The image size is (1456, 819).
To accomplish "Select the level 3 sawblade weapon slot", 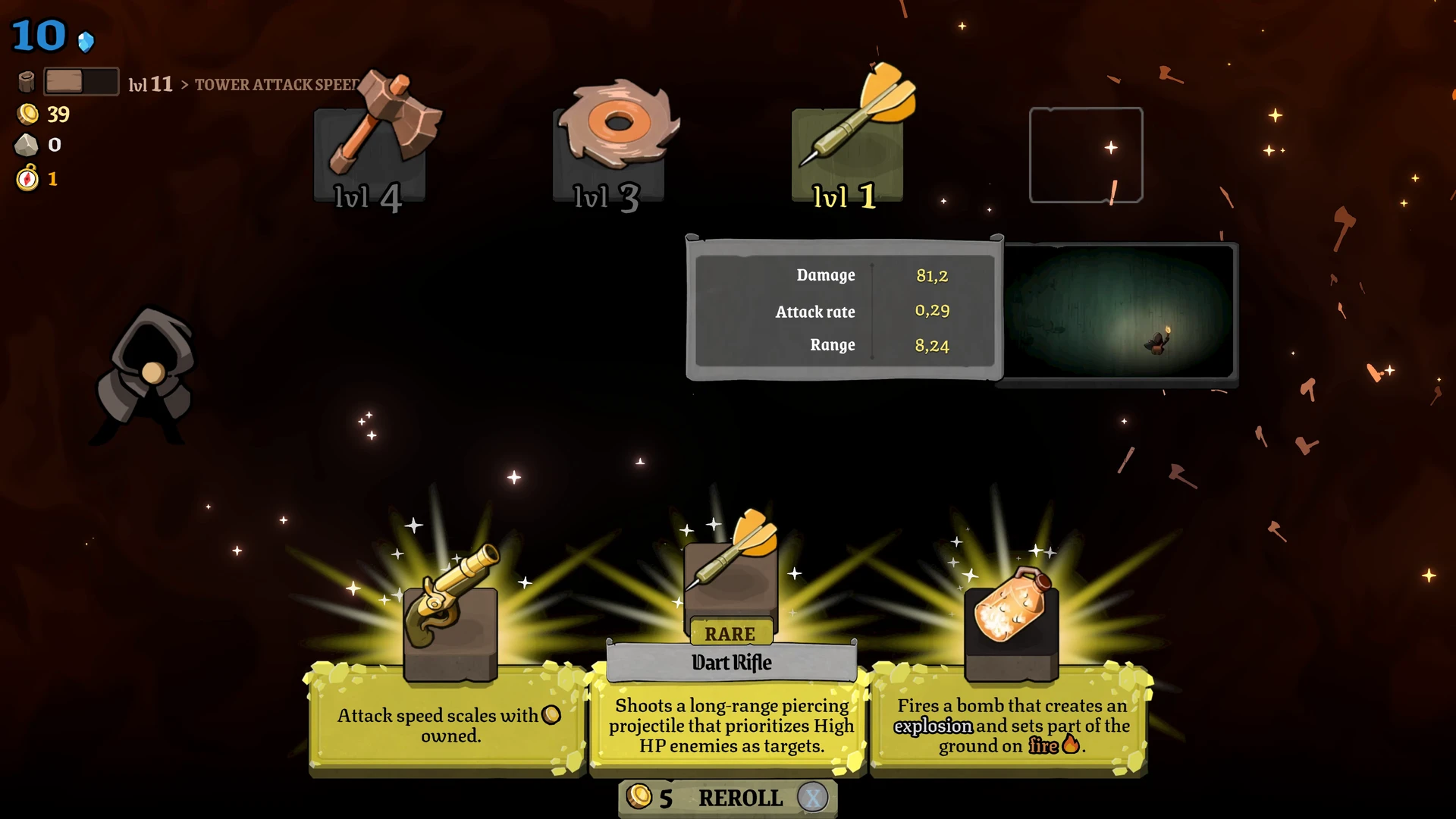I will [609, 154].
